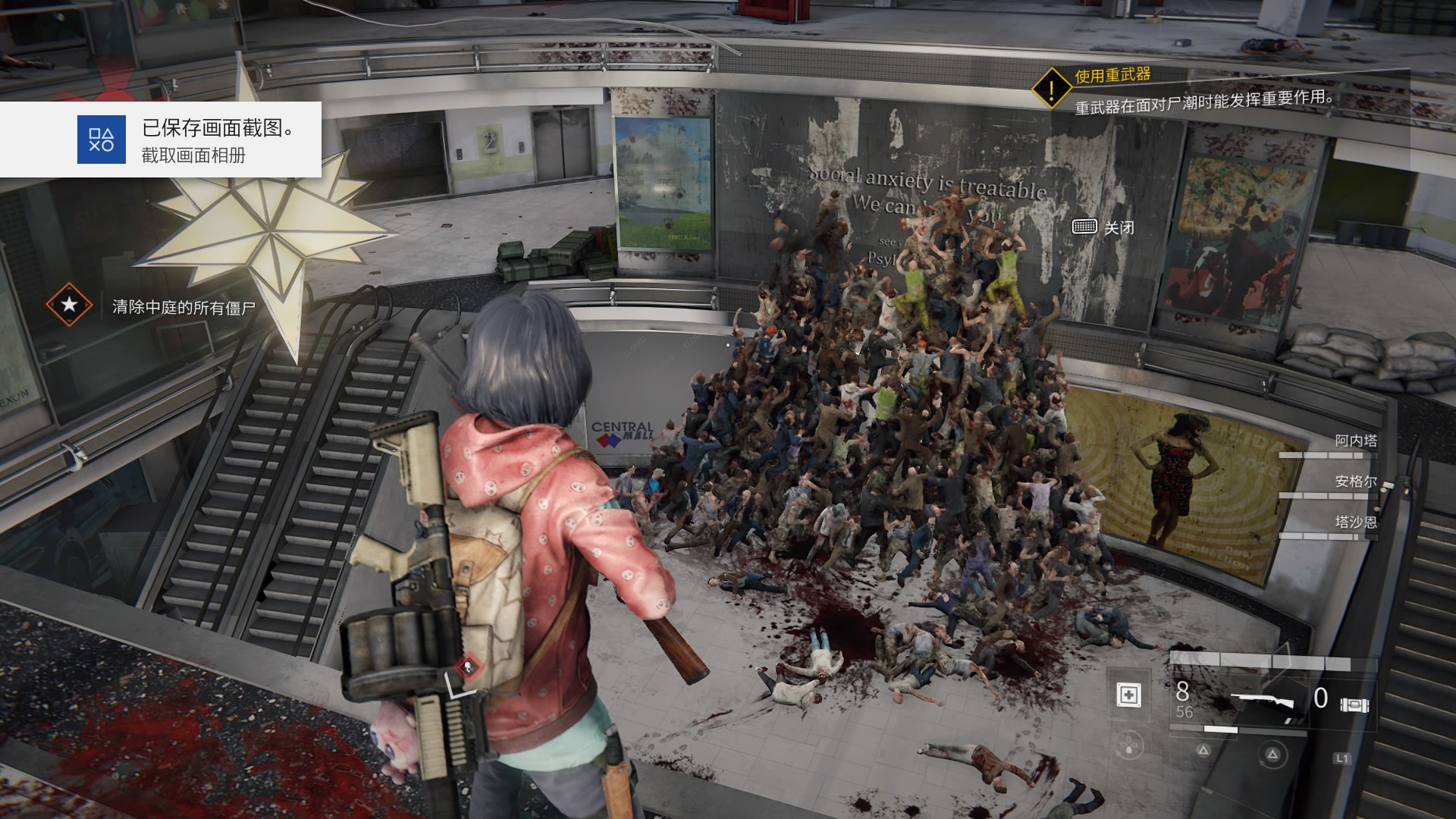Viewport: 1456px width, 819px height.
Task: Select the C4 explosive equipment icon
Action: [x=1354, y=704]
